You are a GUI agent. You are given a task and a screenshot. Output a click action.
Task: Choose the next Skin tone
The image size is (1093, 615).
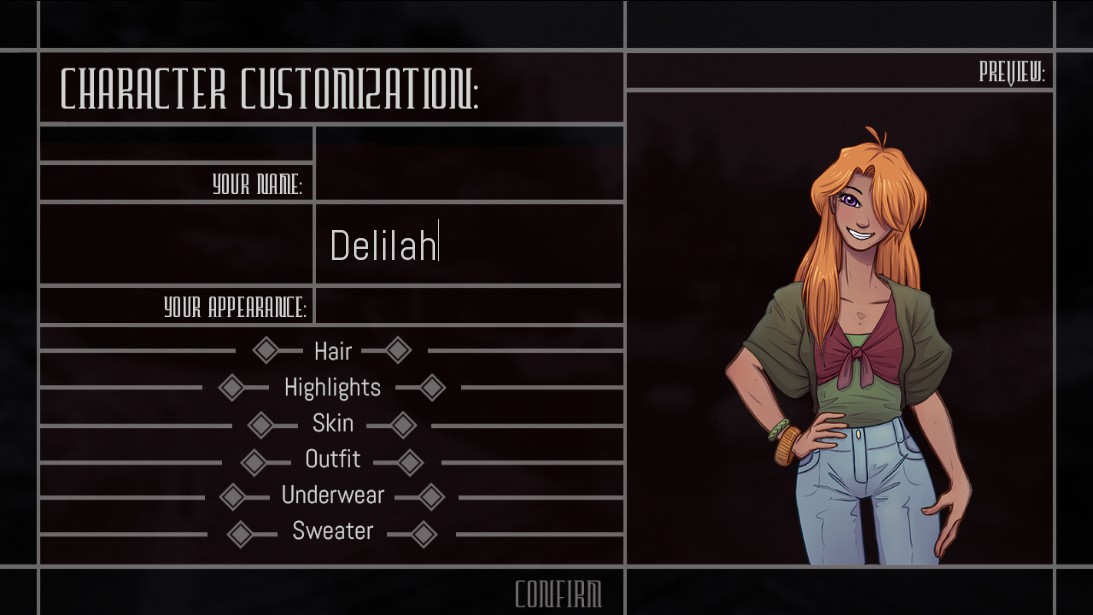click(x=403, y=424)
